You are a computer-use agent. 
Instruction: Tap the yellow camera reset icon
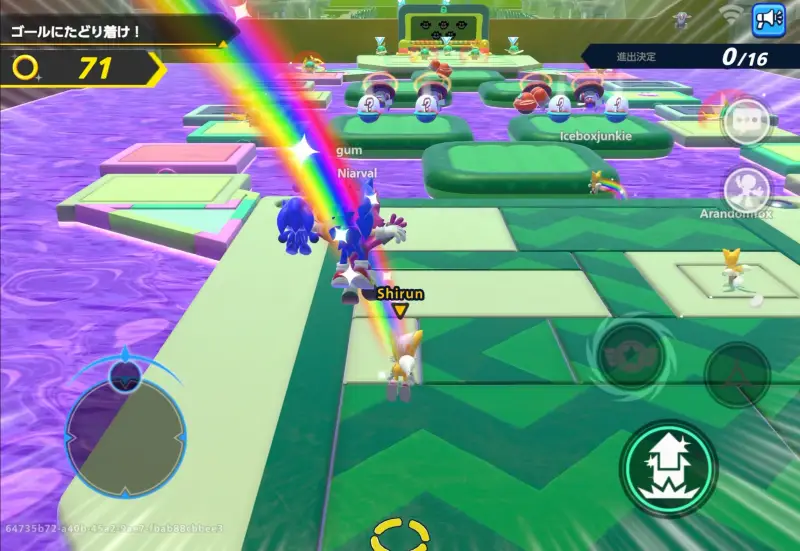click(x=400, y=533)
